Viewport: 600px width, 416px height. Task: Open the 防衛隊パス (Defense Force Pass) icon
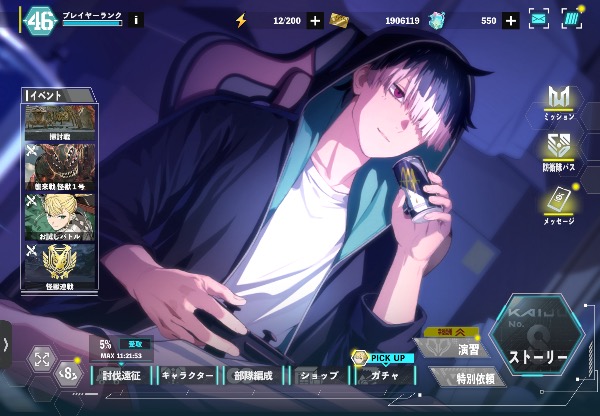click(x=558, y=151)
